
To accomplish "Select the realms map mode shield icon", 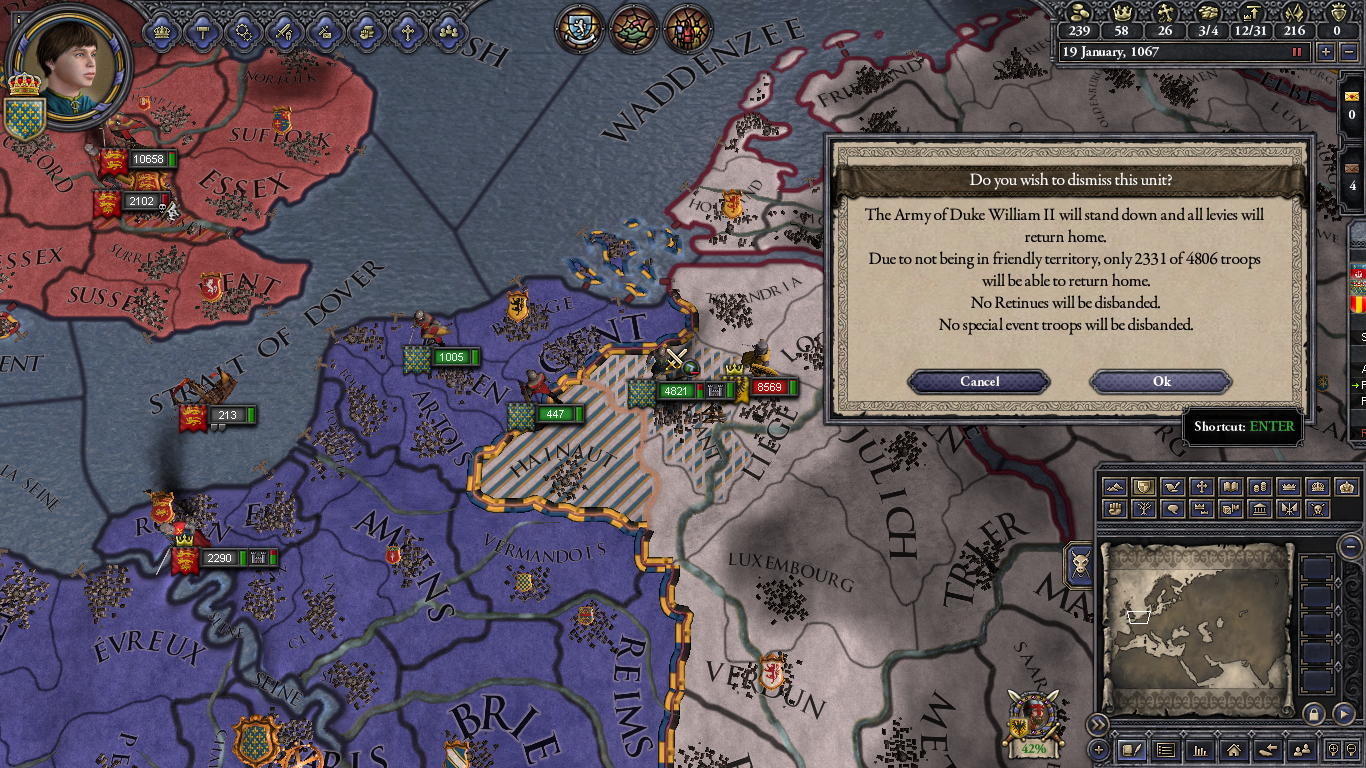I will point(1145,487).
